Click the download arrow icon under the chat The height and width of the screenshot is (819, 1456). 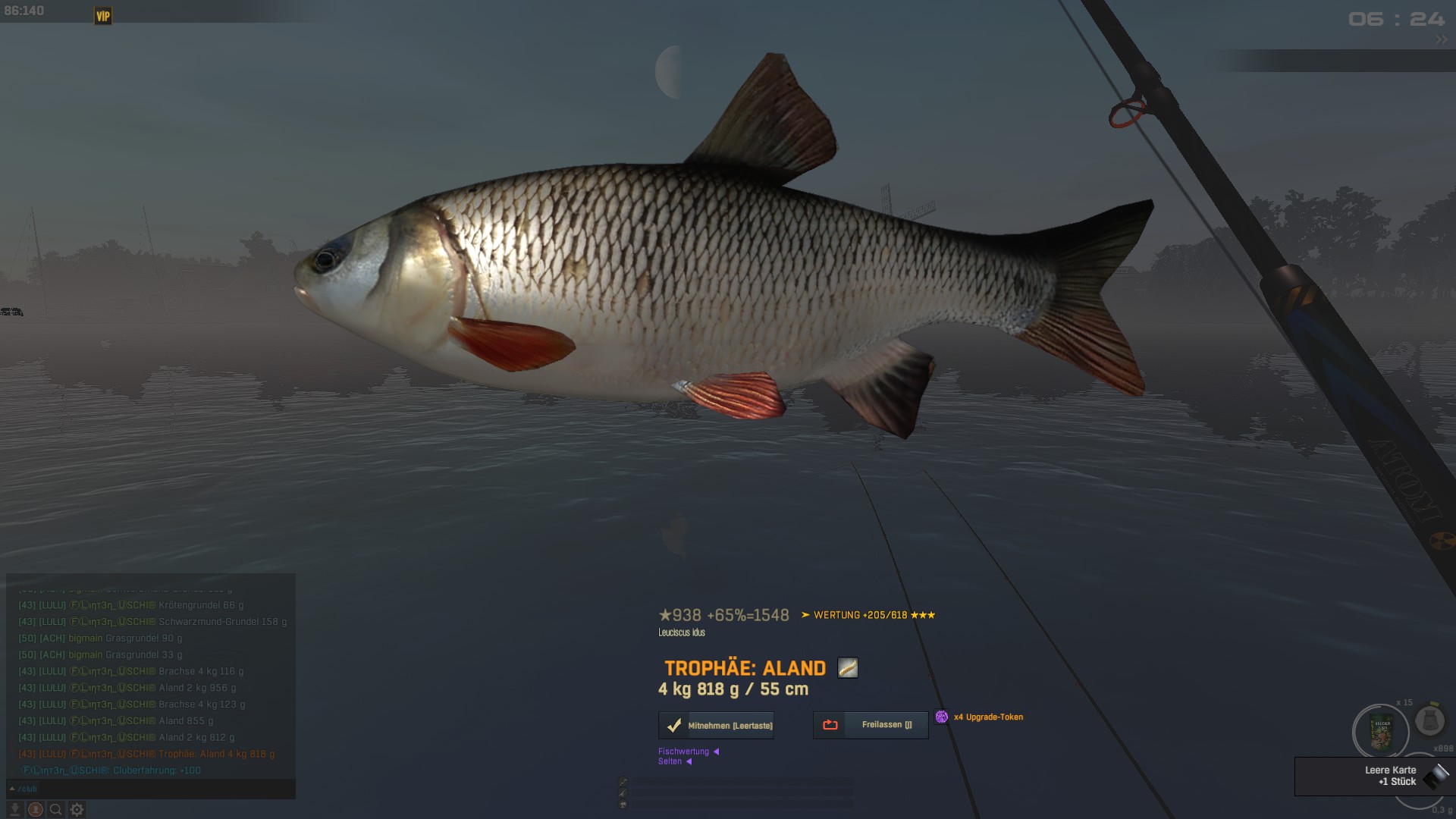14,810
